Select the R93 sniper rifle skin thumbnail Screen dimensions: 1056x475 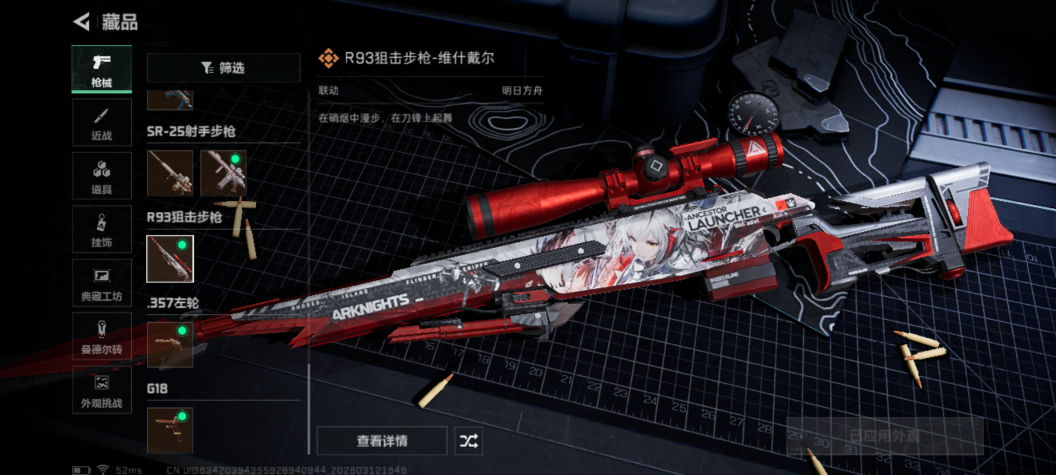(x=170, y=259)
